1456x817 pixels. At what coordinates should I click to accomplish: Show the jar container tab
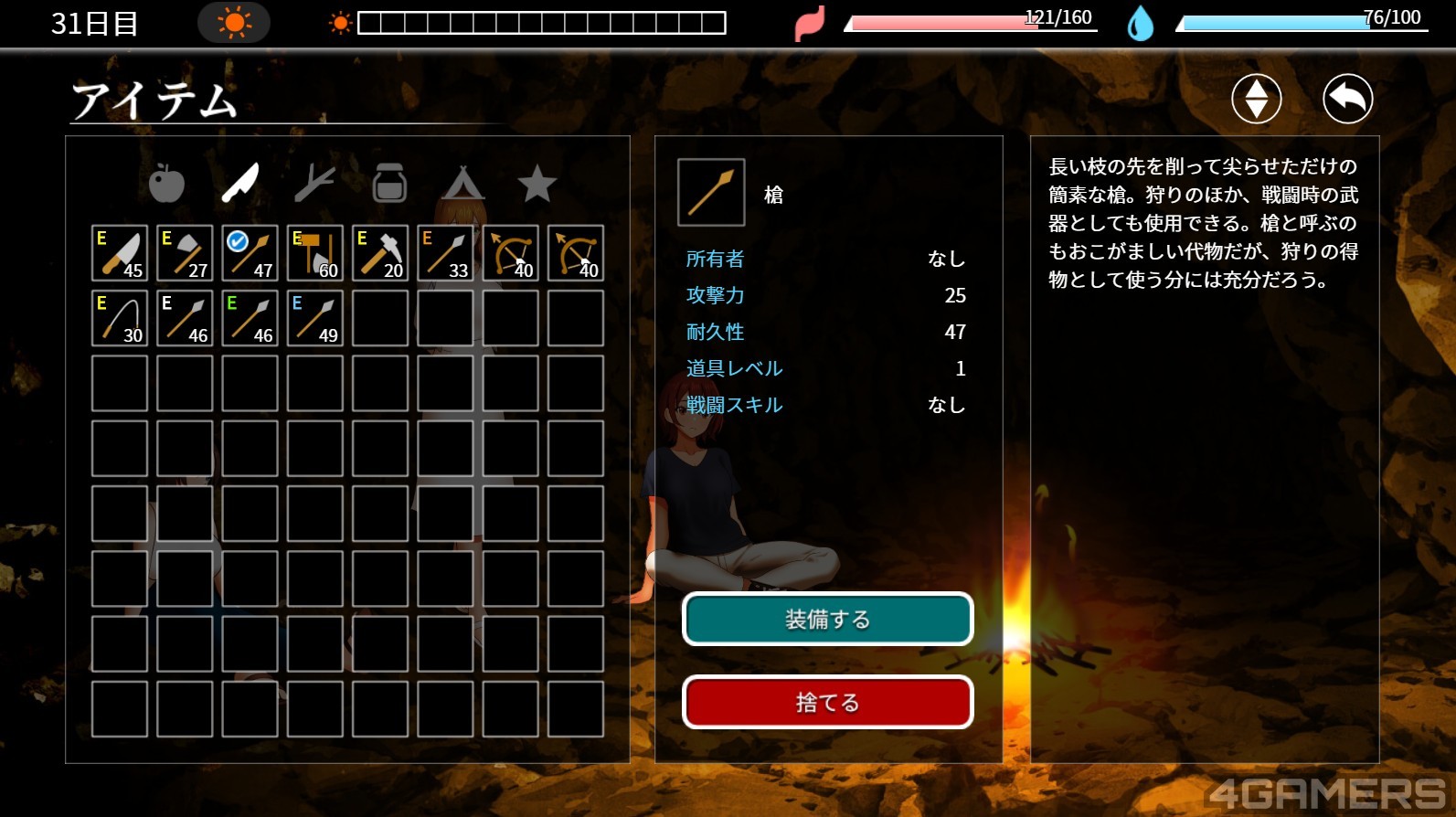pyautogui.click(x=389, y=184)
